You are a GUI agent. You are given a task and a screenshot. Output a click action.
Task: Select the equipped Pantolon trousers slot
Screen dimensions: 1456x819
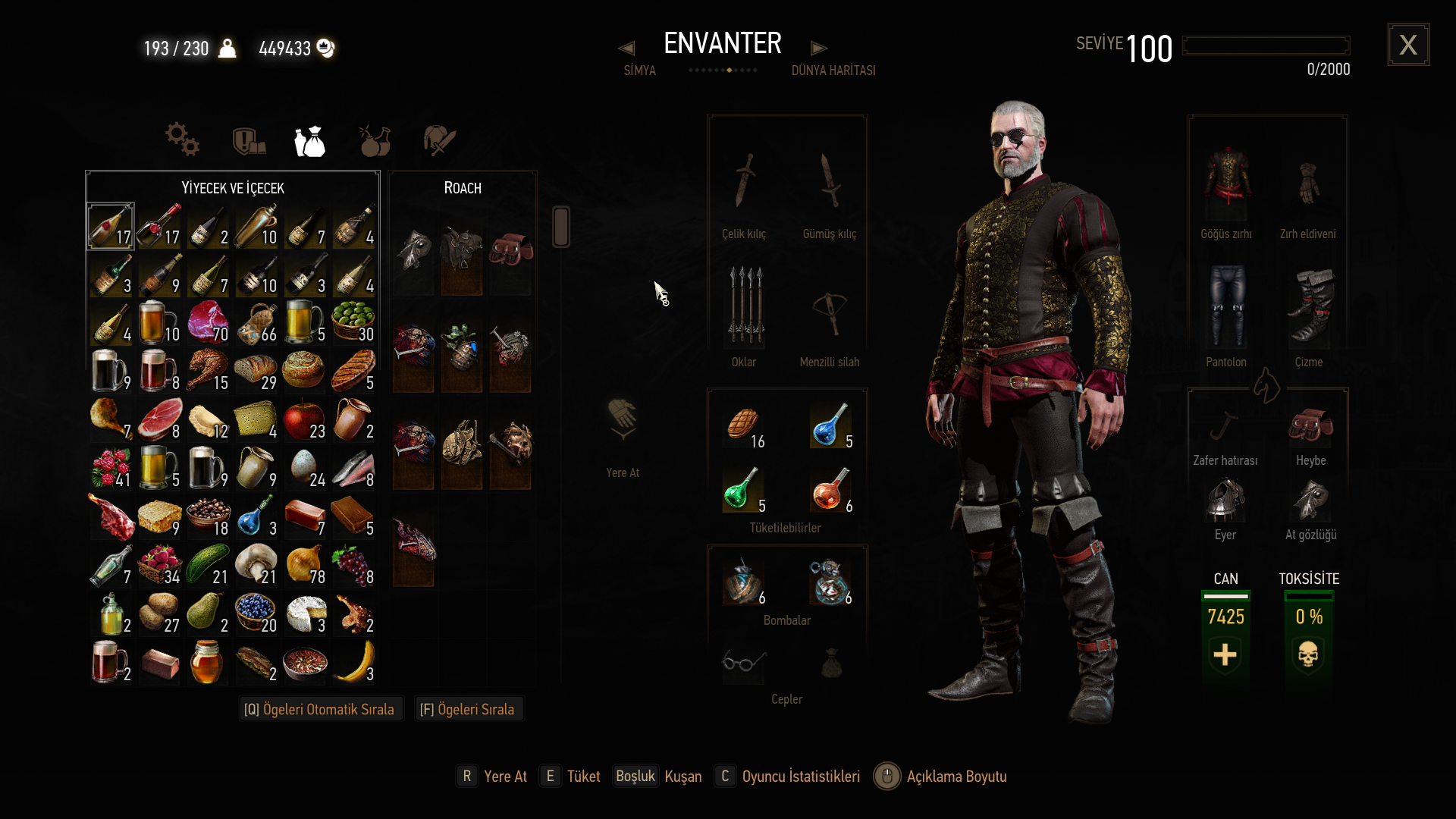click(x=1226, y=307)
